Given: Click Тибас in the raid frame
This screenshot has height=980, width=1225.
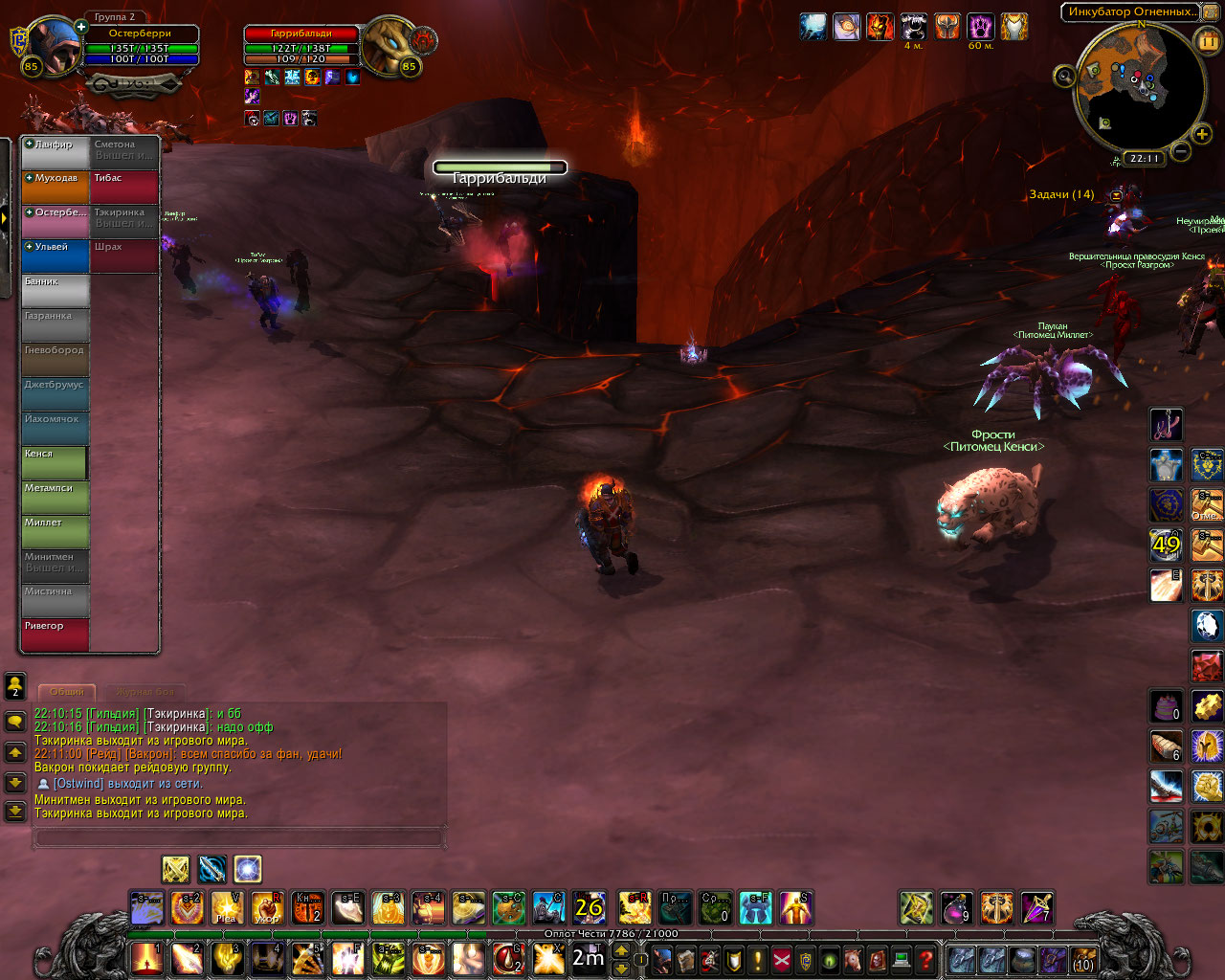Looking at the screenshot, I should pyautogui.click(x=124, y=187).
